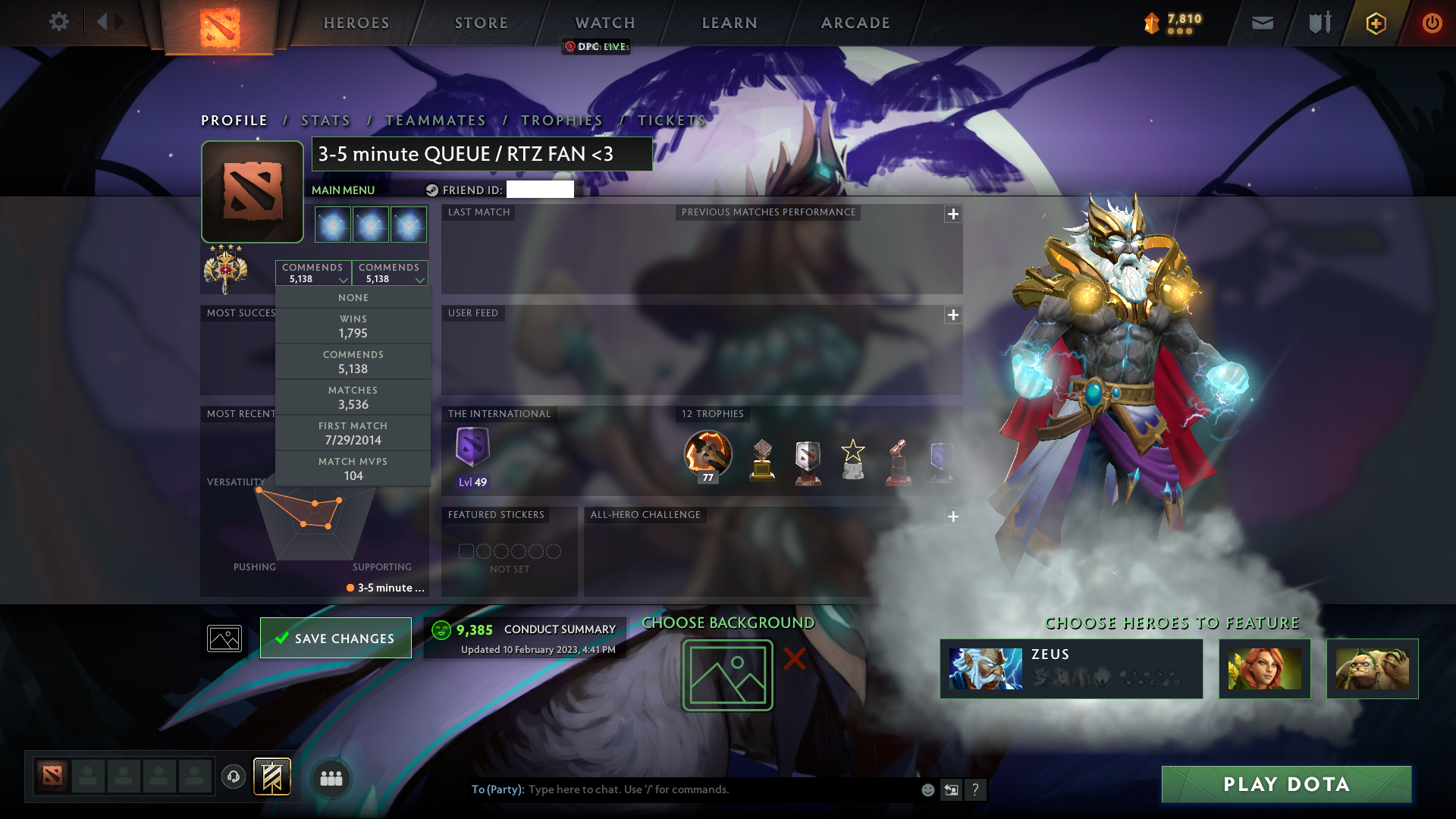Open the settings gear menu
This screenshot has height=819, width=1456.
(x=59, y=22)
